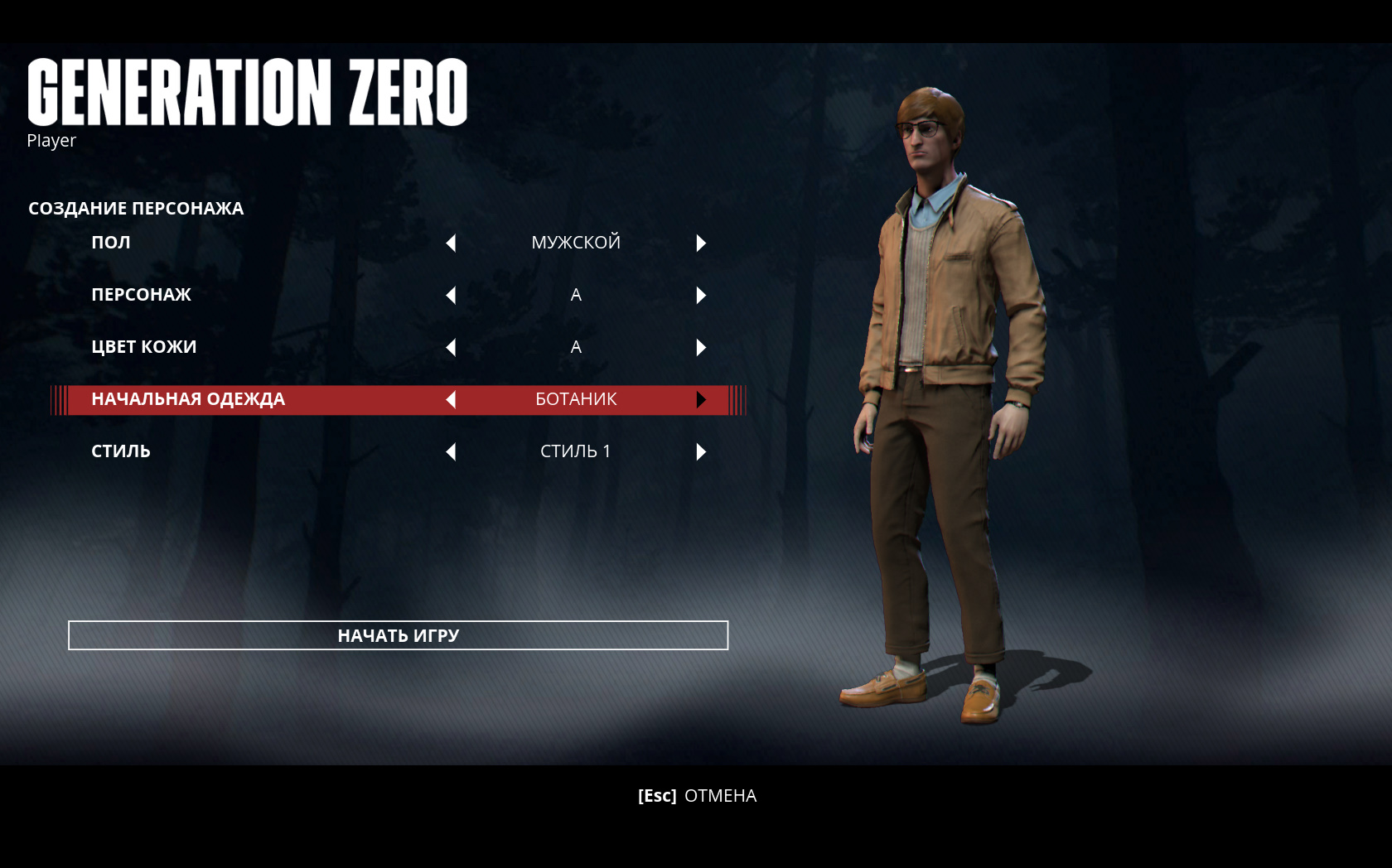Select next outfit after БОТАНИК
Viewport: 1392px width, 868px height.
point(701,399)
